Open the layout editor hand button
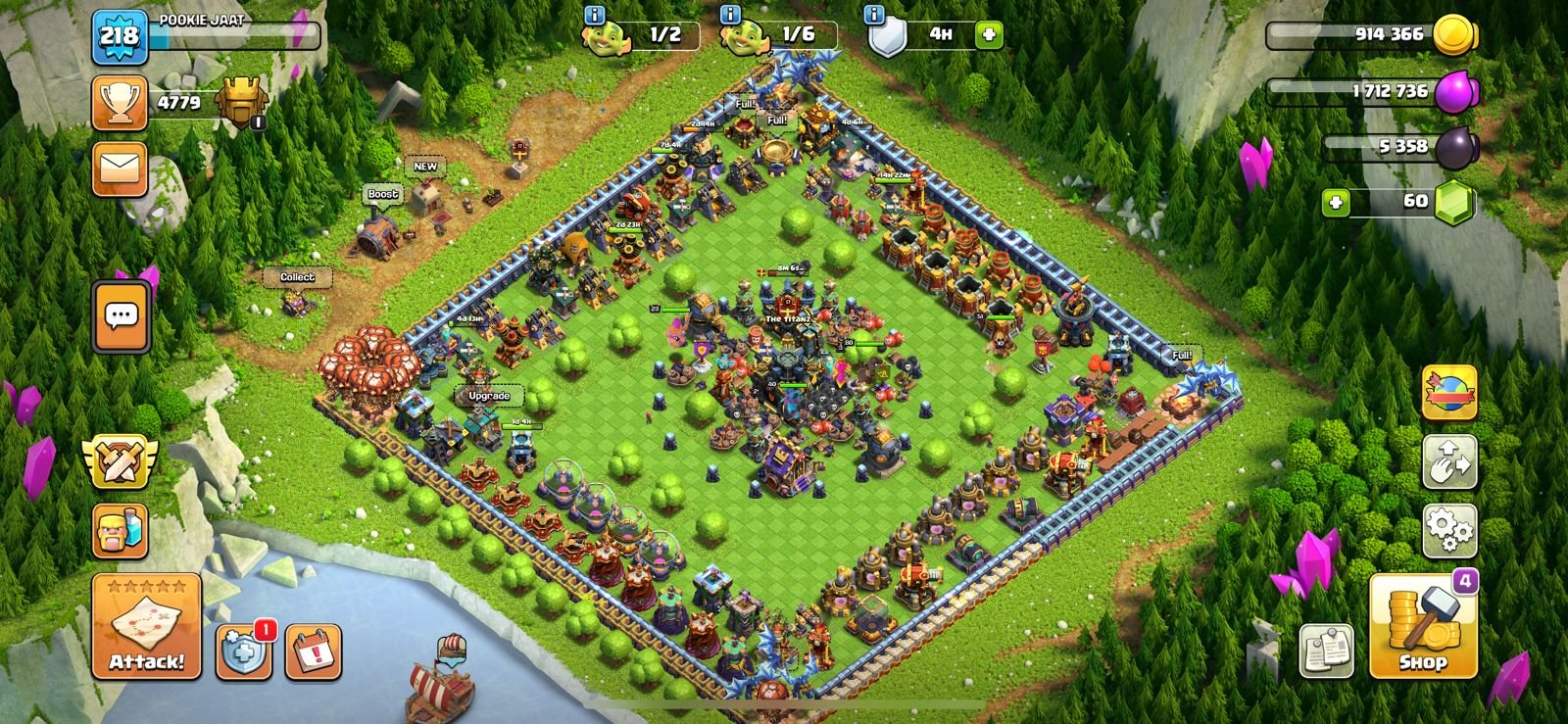 (1449, 462)
